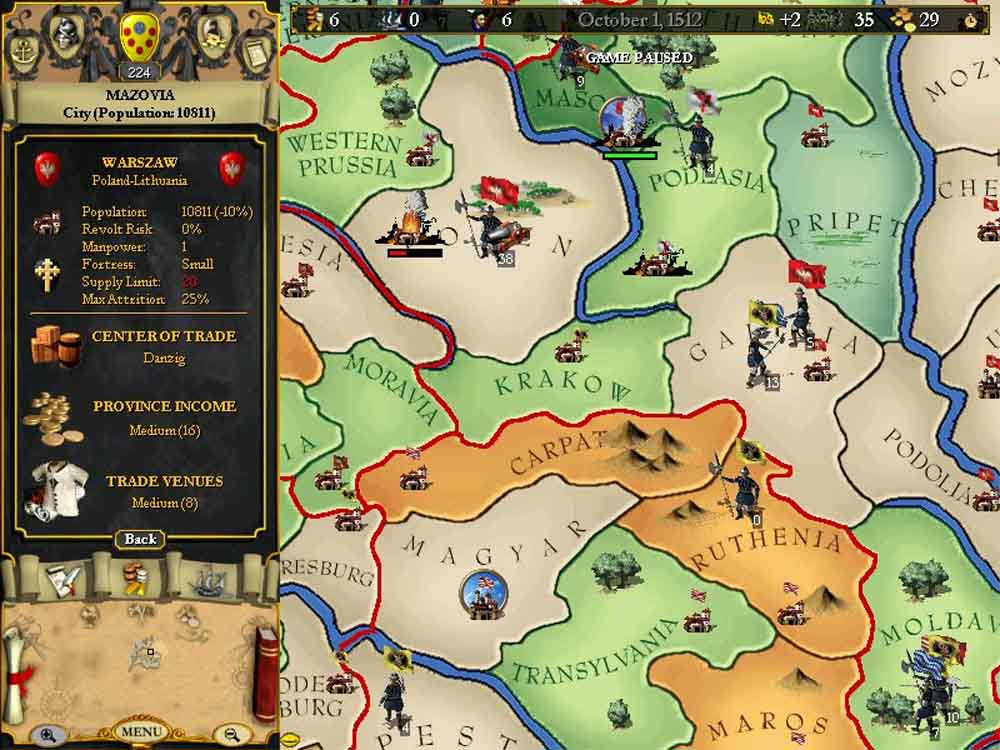Viewport: 1000px width, 750px height.
Task: Click the stopwatch icon in top bar
Action: (x=970, y=19)
